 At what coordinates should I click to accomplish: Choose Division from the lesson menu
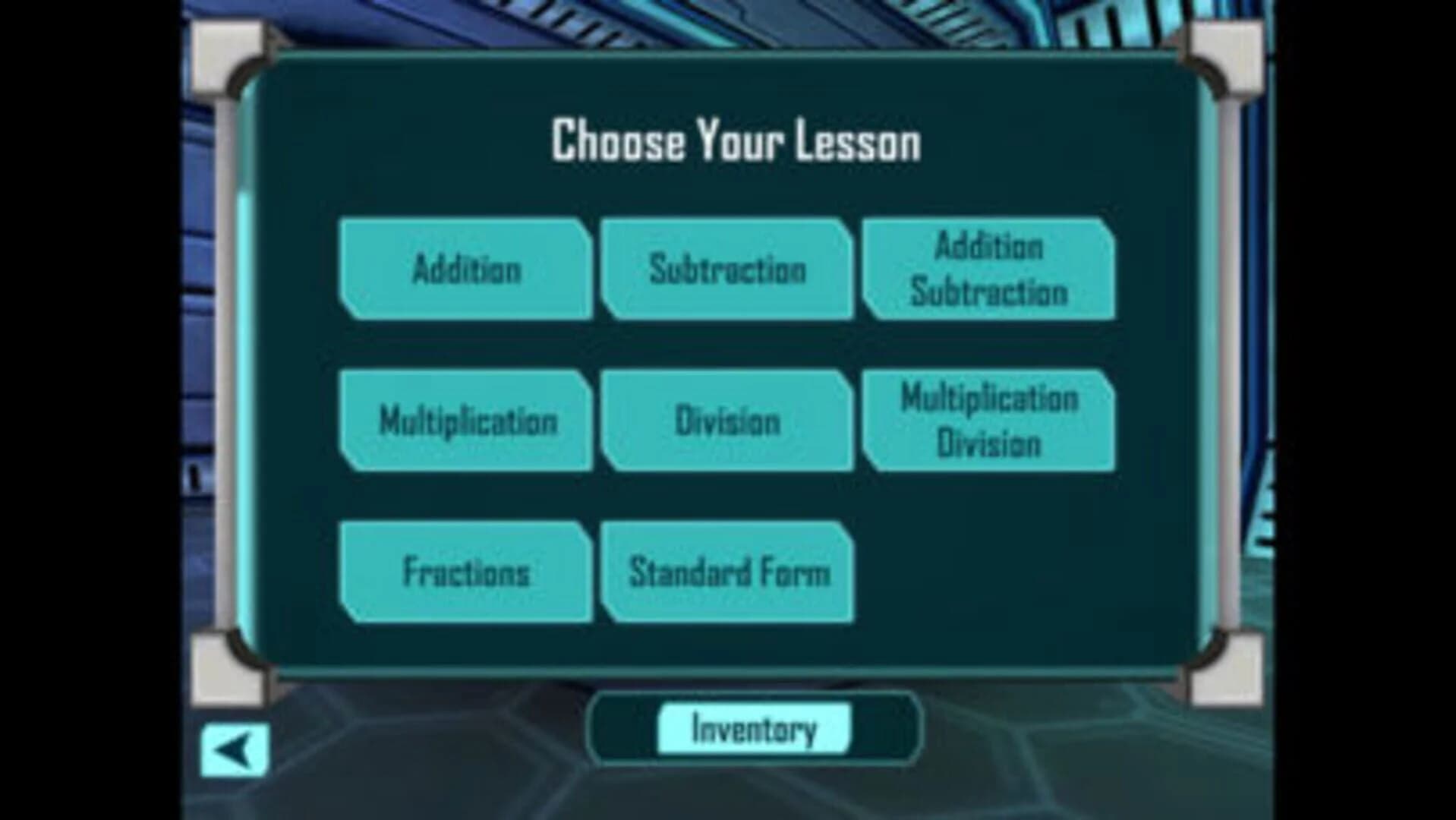click(726, 420)
